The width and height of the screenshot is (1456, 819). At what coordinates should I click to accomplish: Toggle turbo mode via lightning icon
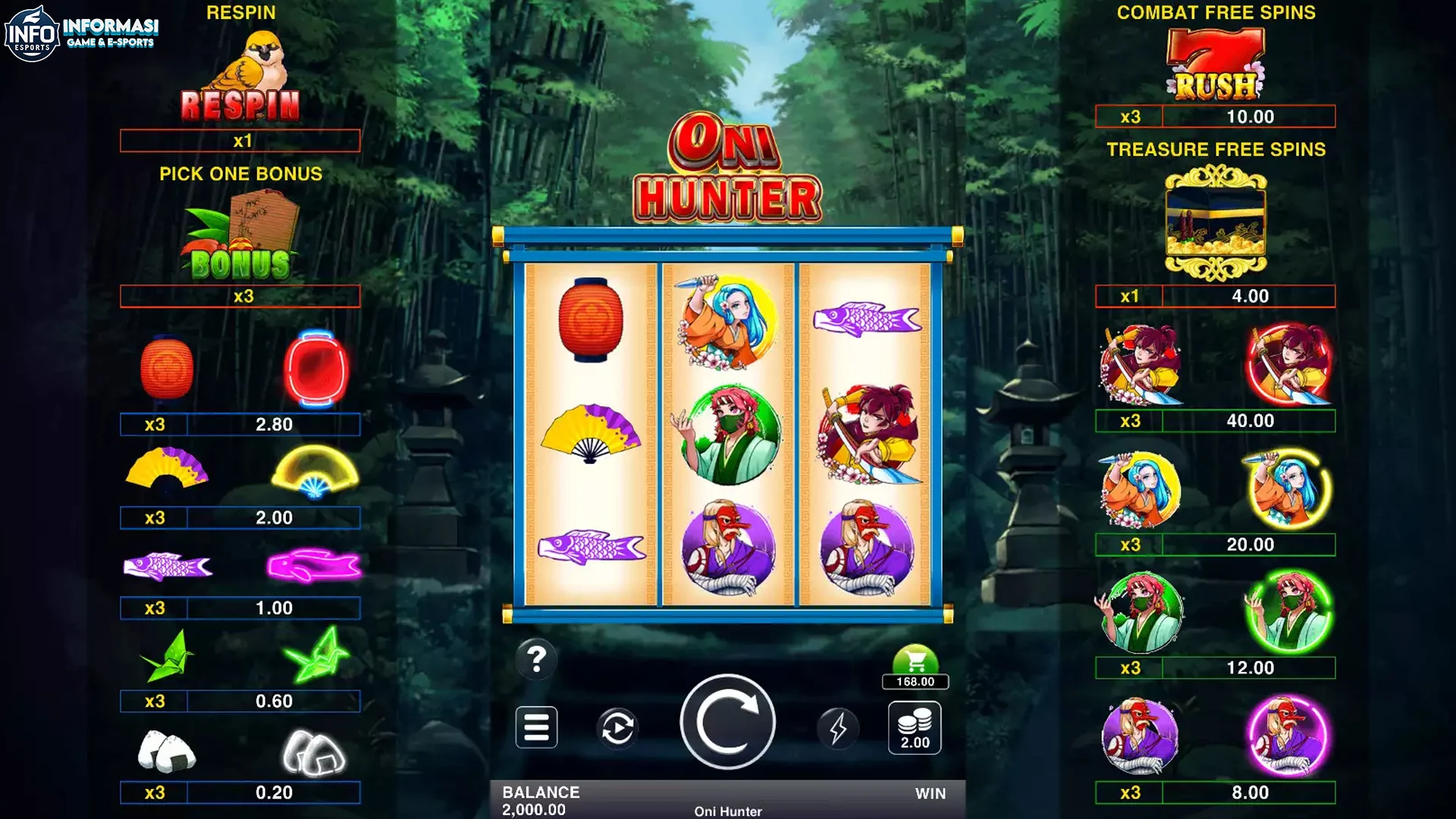tap(837, 726)
